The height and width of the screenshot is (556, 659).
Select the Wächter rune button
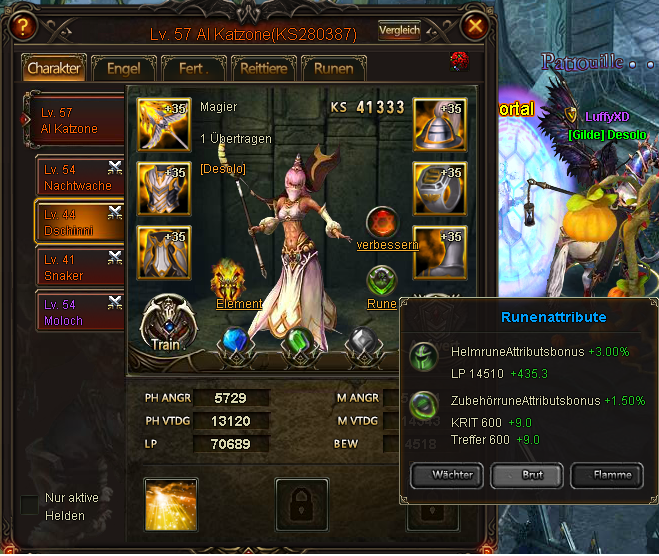[446, 475]
